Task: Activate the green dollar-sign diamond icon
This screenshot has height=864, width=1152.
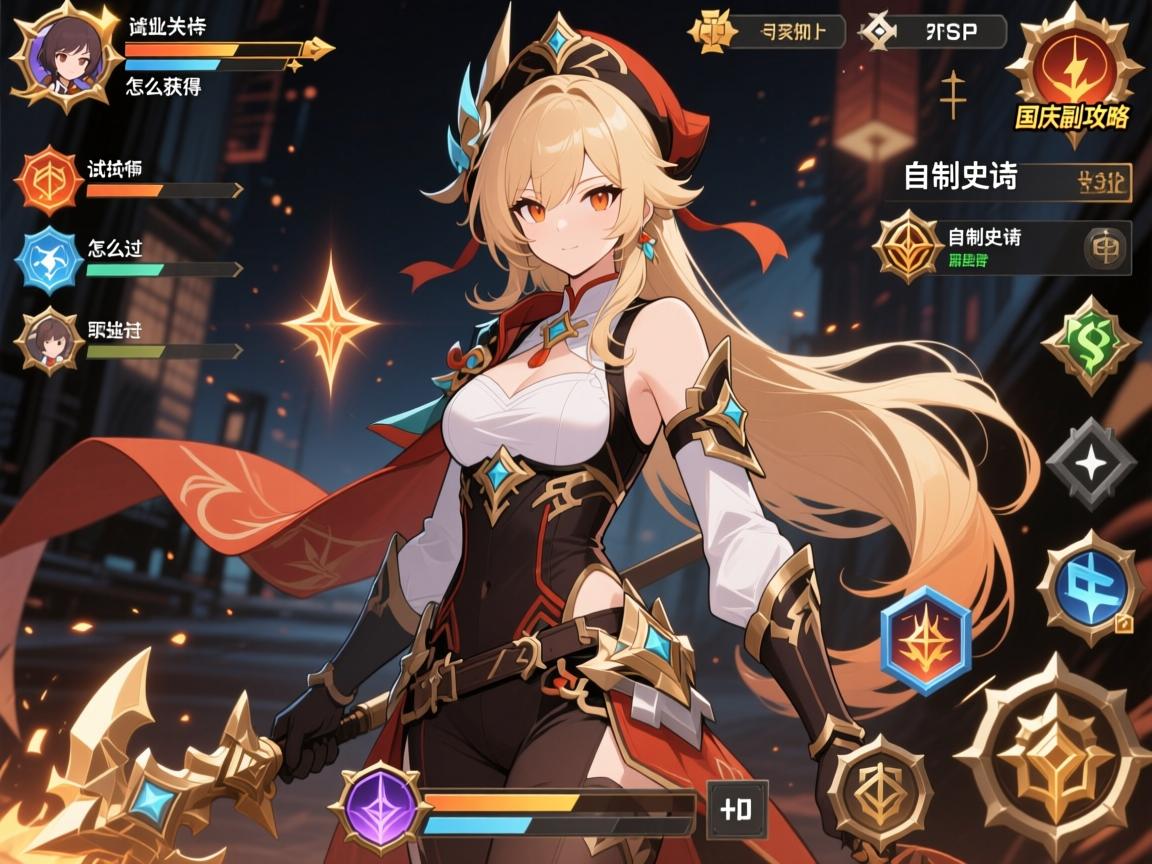Action: click(1090, 345)
